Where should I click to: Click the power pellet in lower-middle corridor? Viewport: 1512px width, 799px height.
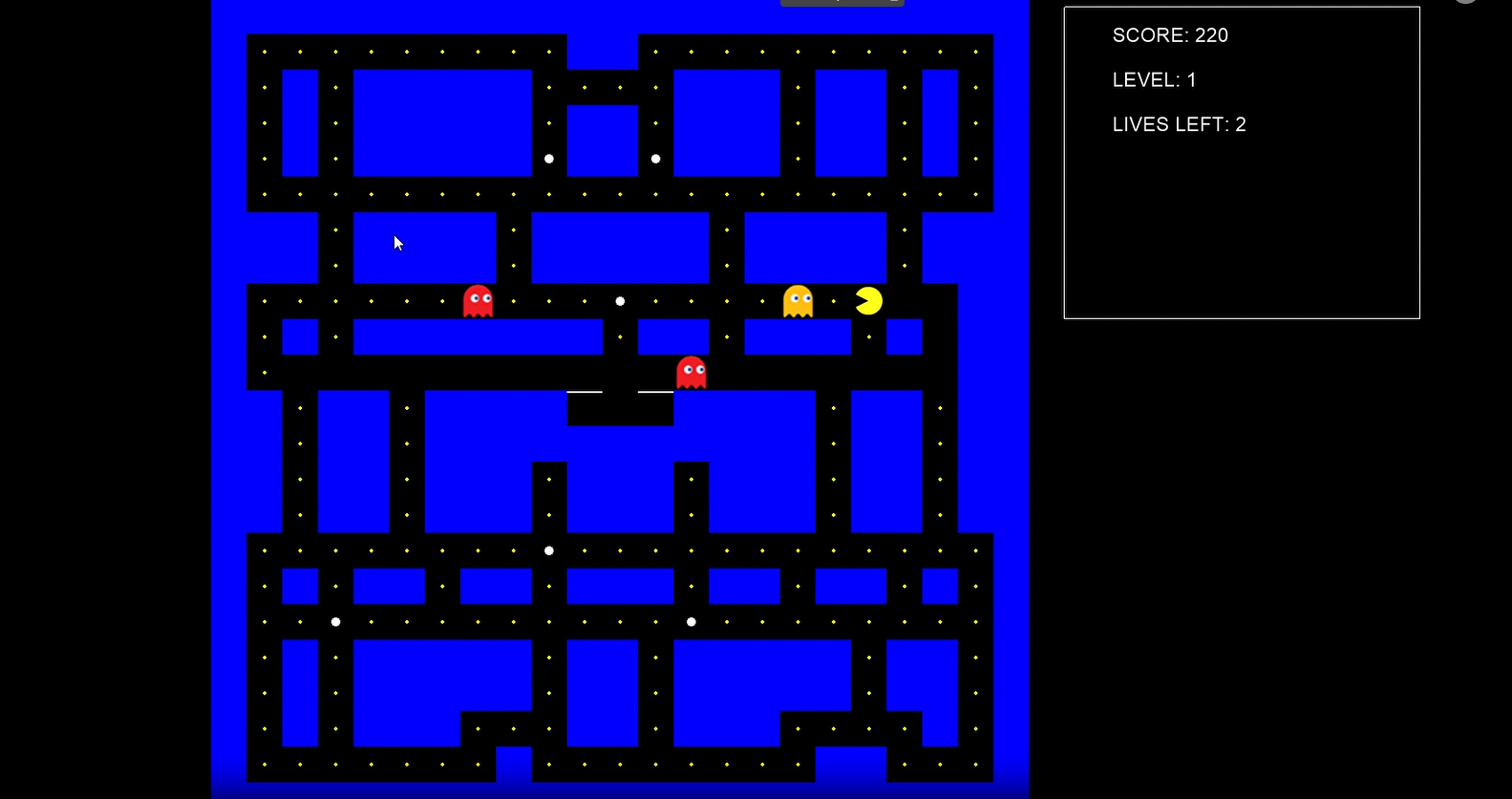(x=692, y=621)
